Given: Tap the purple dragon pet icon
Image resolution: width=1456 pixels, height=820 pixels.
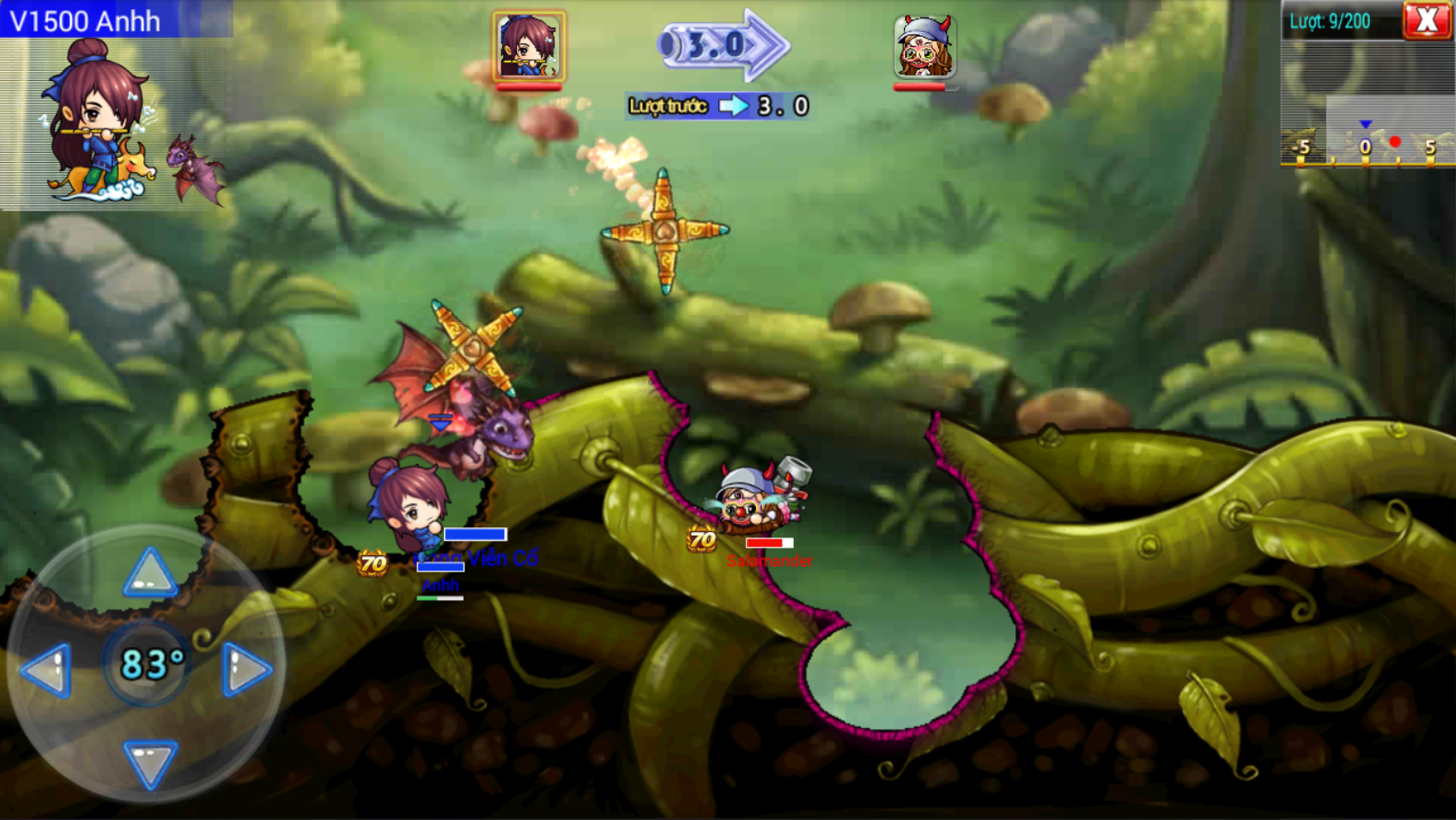Looking at the screenshot, I should click(195, 168).
